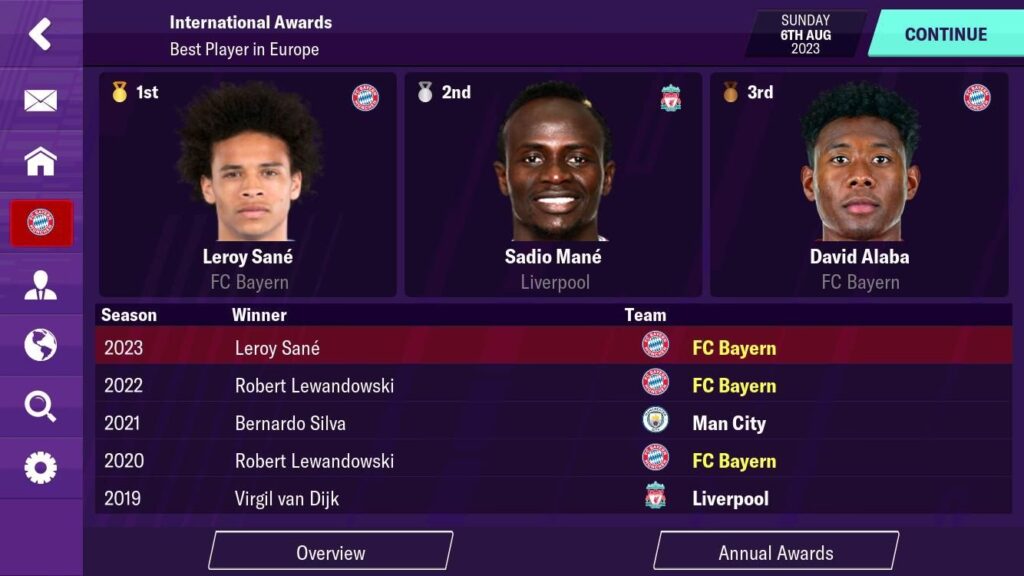Select the 2020 Robert Lewandowski row
This screenshot has height=576, width=1024.
pyautogui.click(x=553, y=461)
